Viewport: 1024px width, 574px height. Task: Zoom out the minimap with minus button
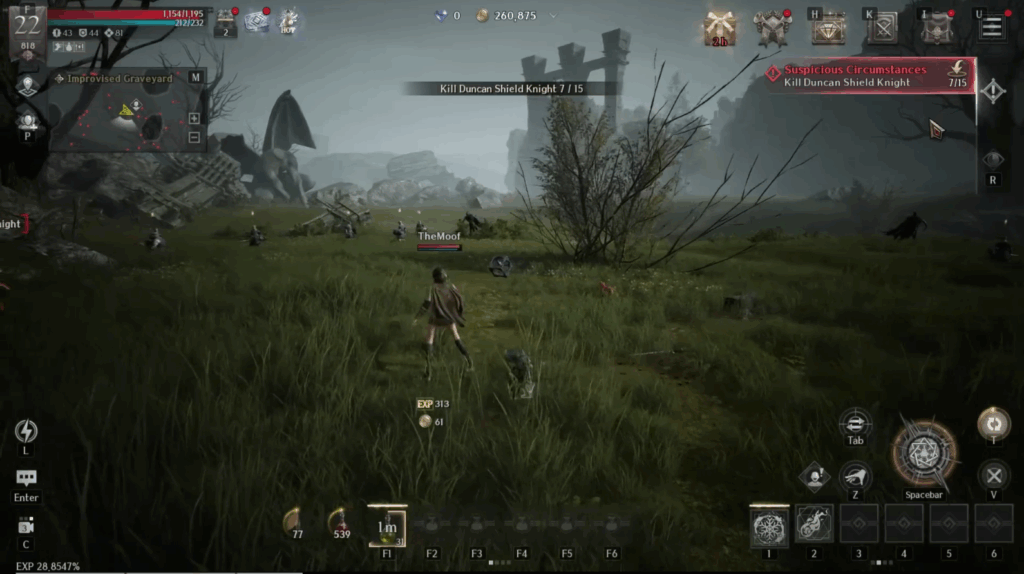[194, 137]
